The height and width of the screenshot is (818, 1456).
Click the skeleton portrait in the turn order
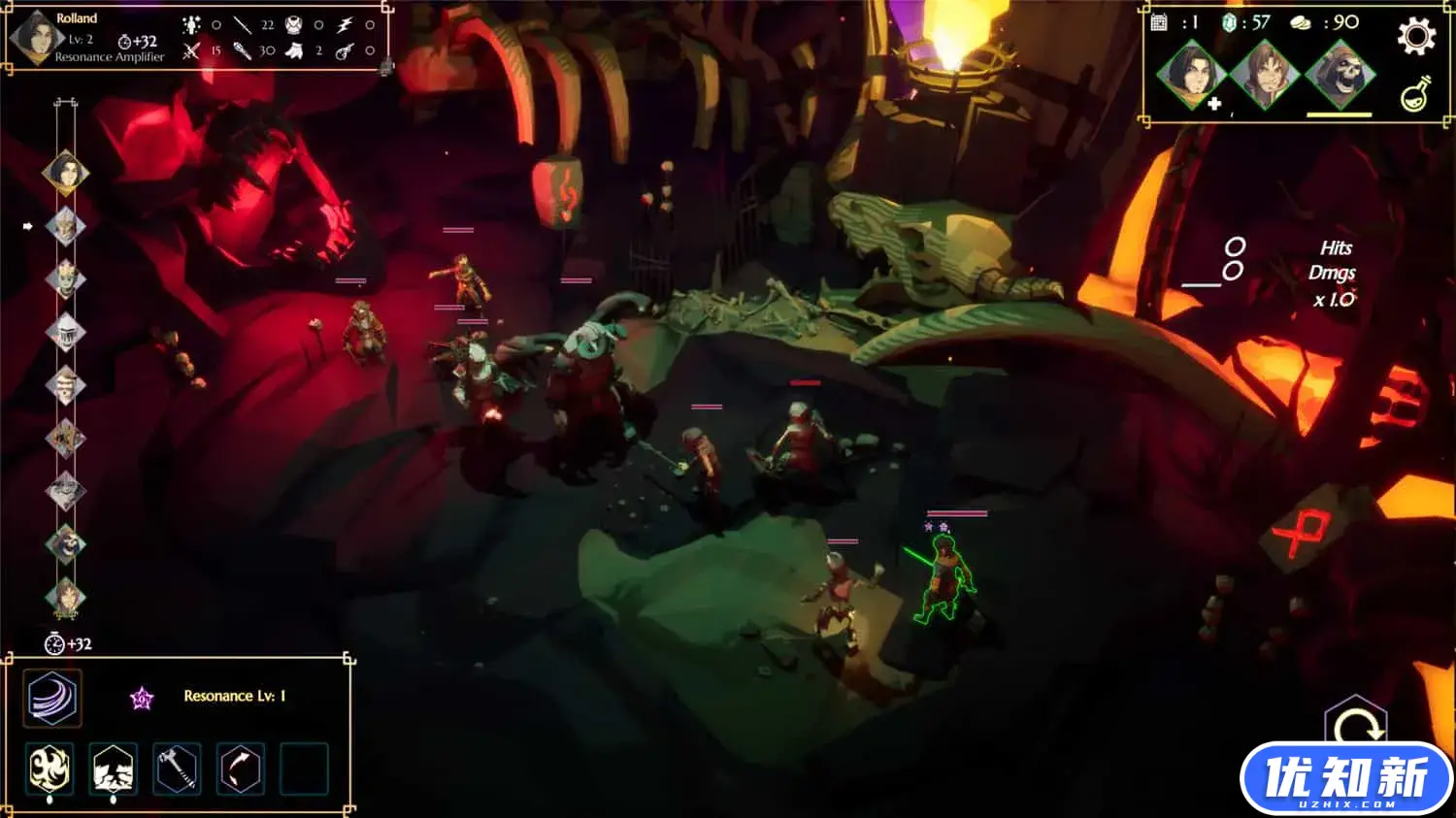tap(65, 543)
